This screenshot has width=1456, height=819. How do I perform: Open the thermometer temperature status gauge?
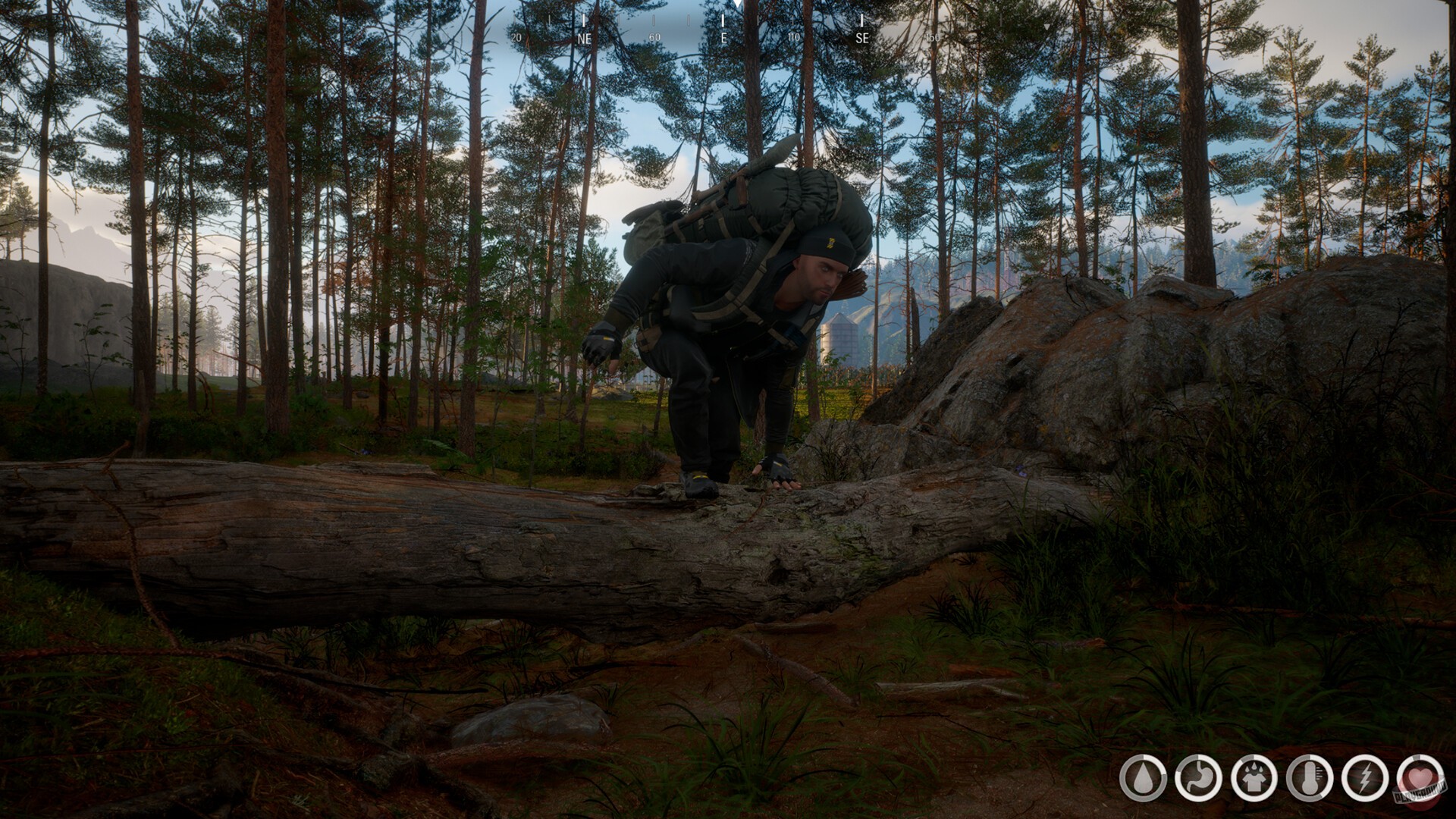(1309, 777)
